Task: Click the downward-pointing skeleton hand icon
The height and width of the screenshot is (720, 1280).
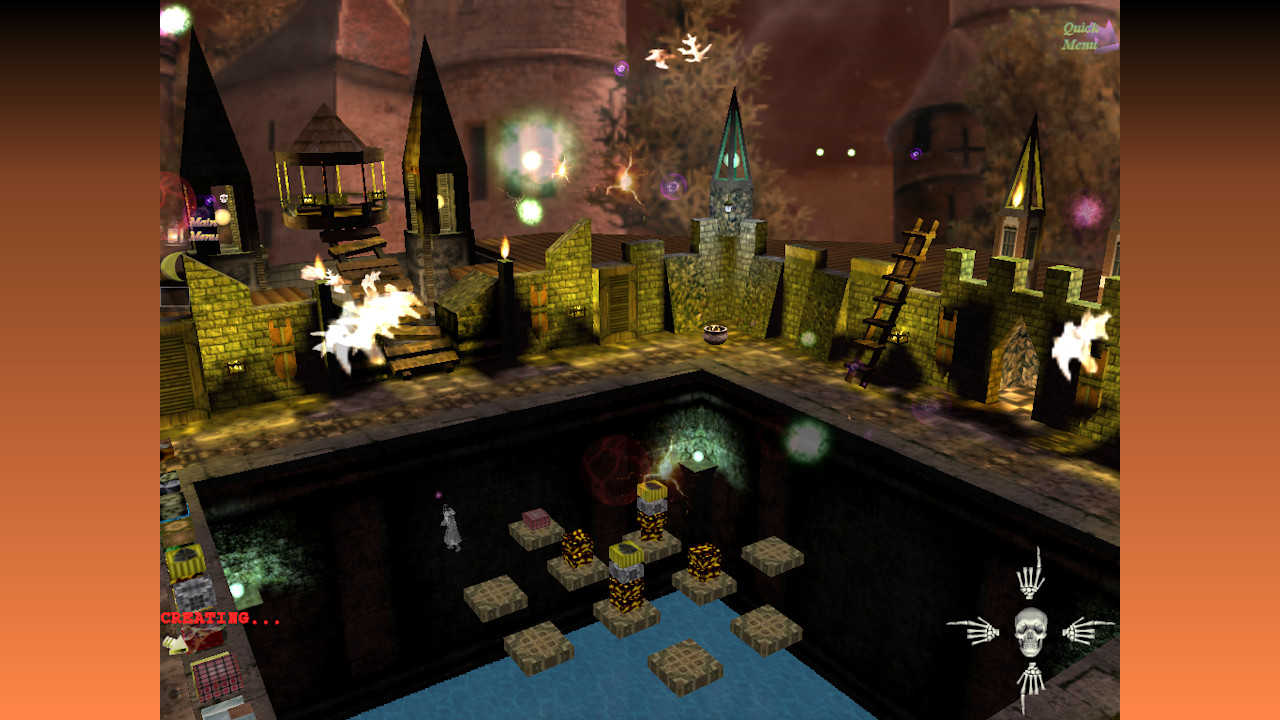Action: (x=1031, y=680)
